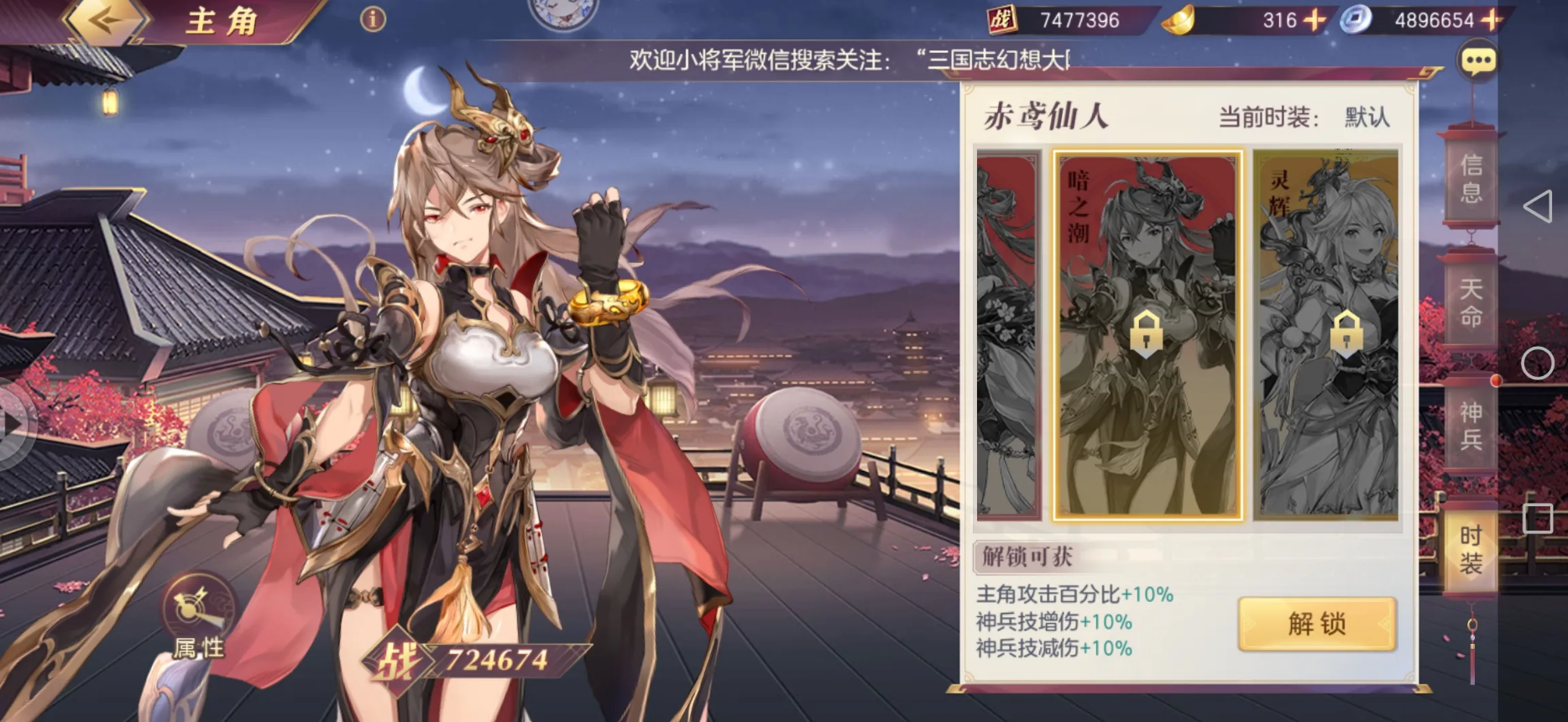1568x722 pixels.
Task: Open the info tooltip next to 主角
Action: pyautogui.click(x=372, y=18)
